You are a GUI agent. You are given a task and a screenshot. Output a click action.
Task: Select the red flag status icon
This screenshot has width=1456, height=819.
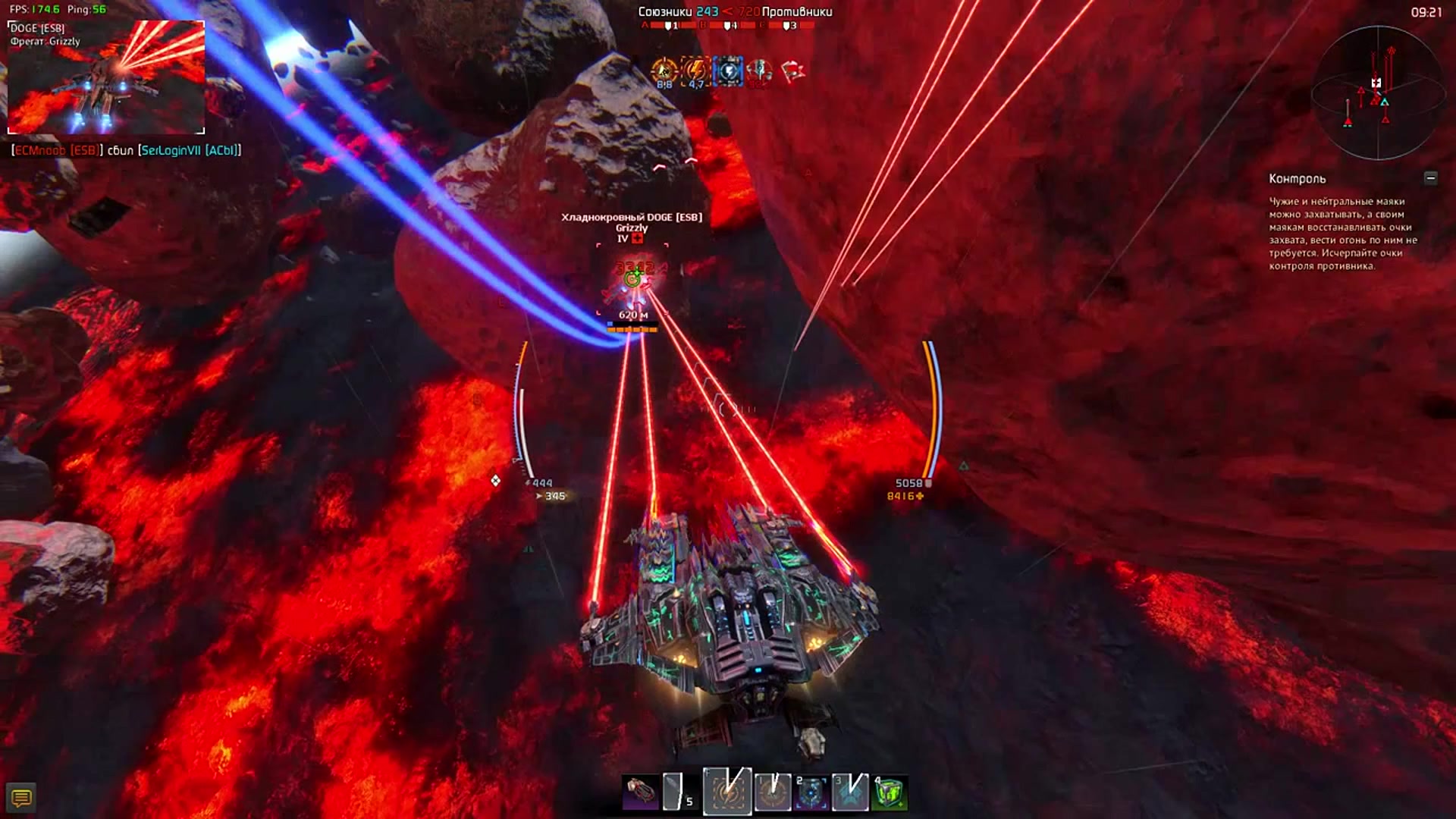click(792, 71)
